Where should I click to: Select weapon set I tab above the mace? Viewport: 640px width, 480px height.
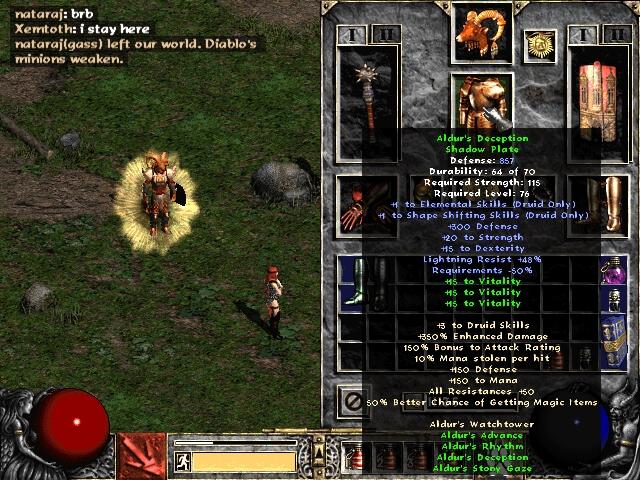coord(353,35)
